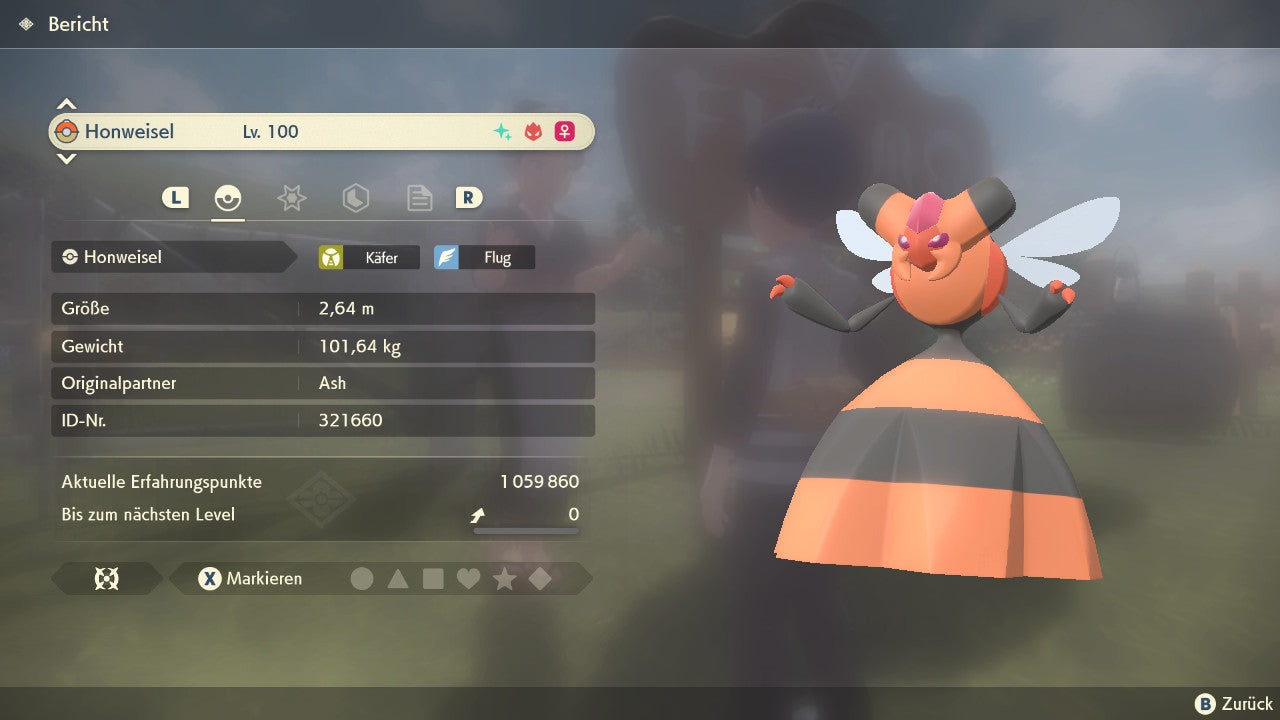The height and width of the screenshot is (720, 1280).
Task: Toggle the square marking
Action: click(x=433, y=578)
